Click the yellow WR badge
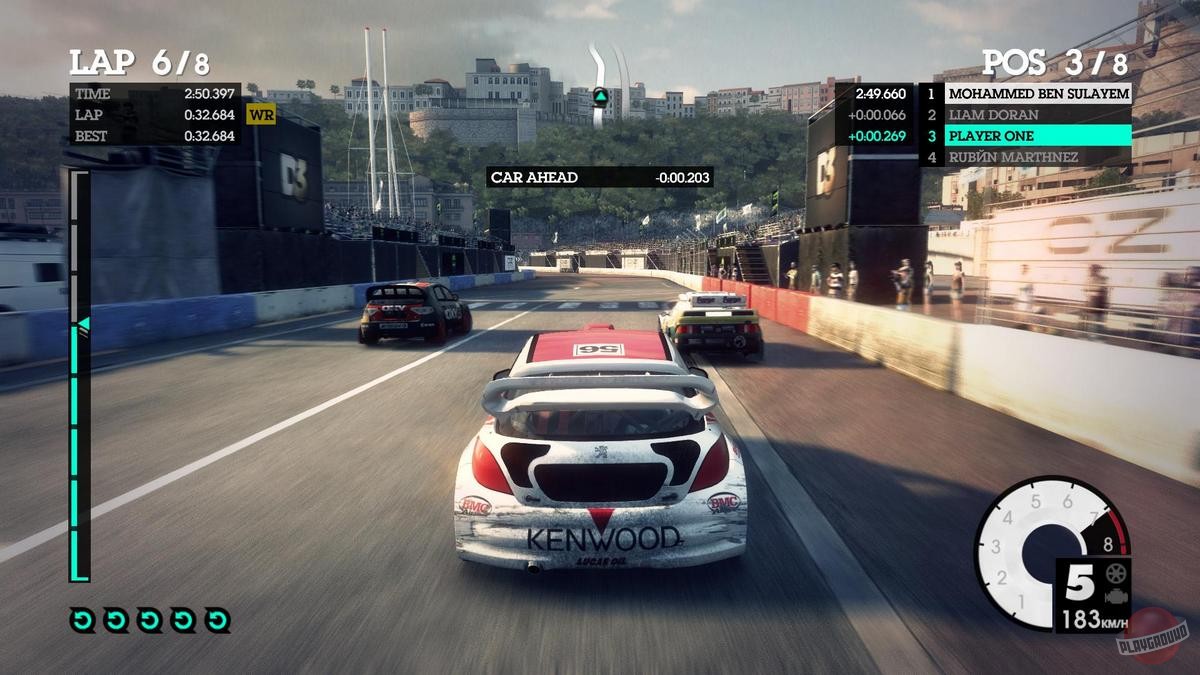Viewport: 1200px width, 675px height. [261, 115]
